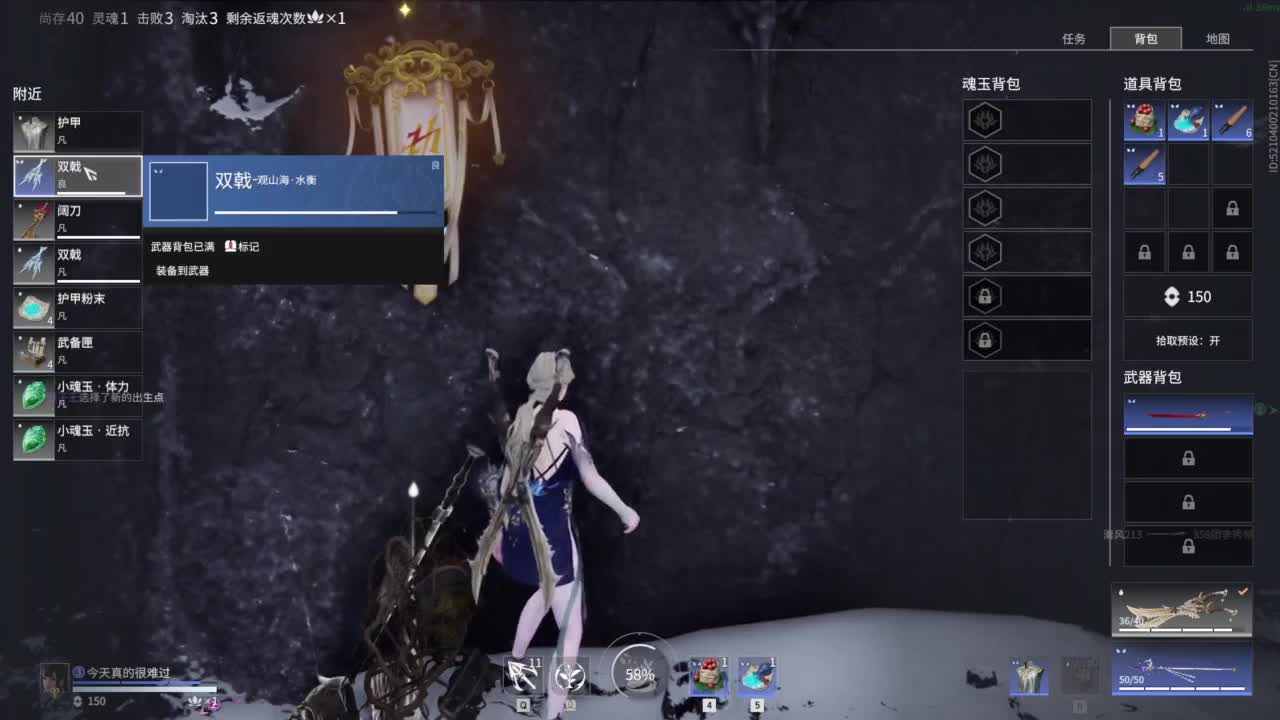Select the dart stack of 6 in item backpack
This screenshot has width=1280, height=720.
coord(1232,119)
